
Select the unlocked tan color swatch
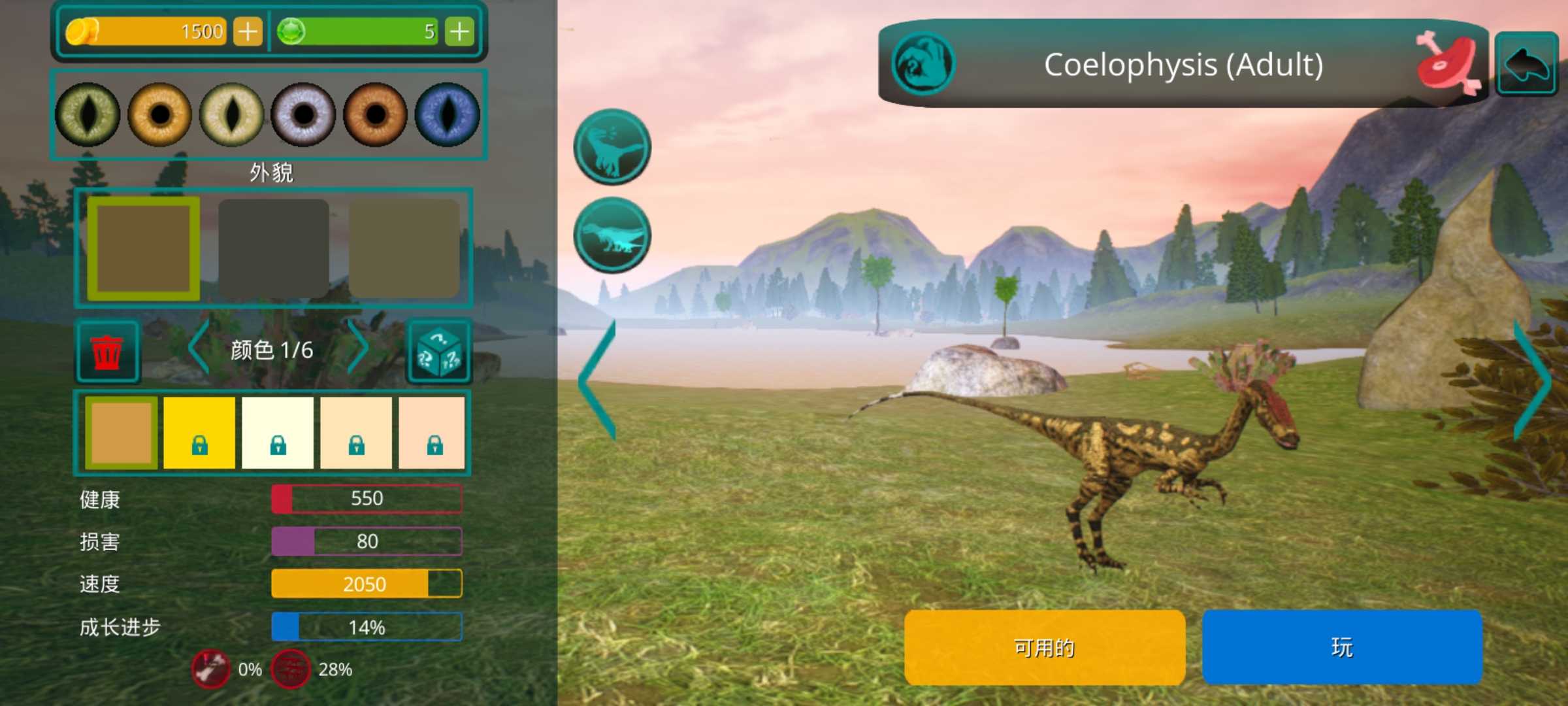click(x=121, y=433)
